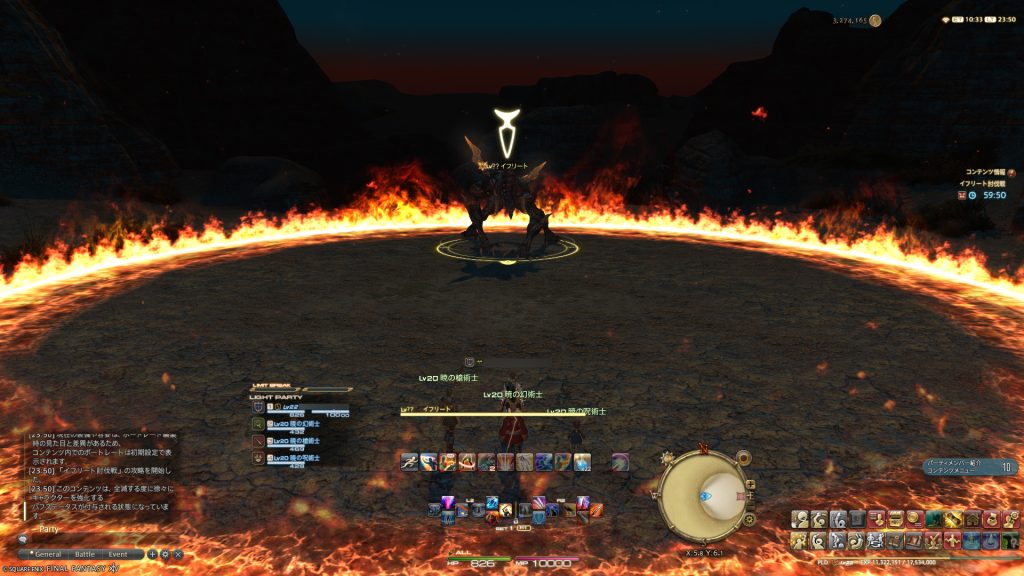
Task: Zoom in the minimap with plus button
Action: [x=750, y=484]
